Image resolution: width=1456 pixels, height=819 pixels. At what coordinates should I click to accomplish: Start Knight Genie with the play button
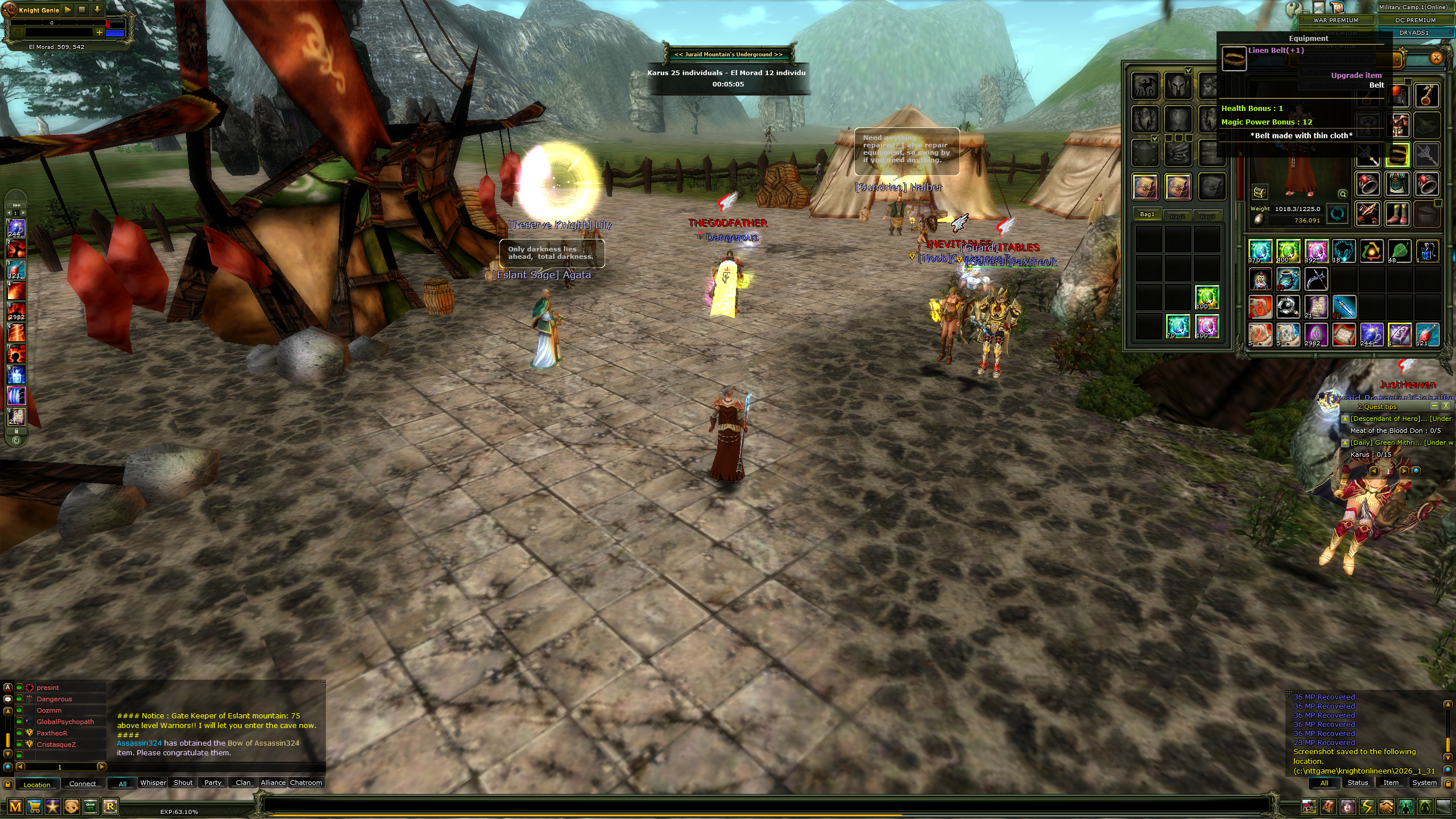68,10
